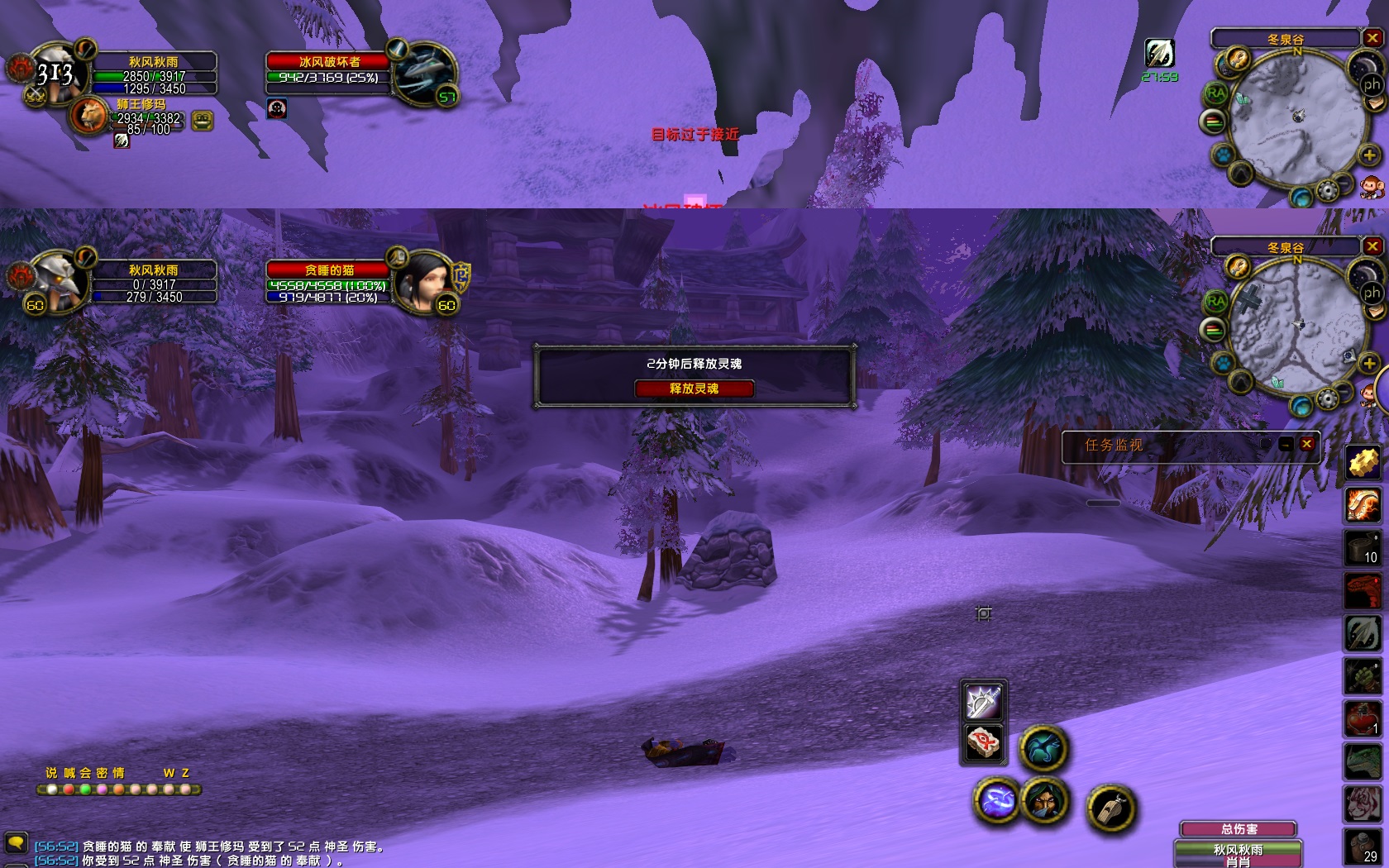Use the flask item with 29 charges
Viewport: 1389px width, 868px height.
coord(1363,845)
